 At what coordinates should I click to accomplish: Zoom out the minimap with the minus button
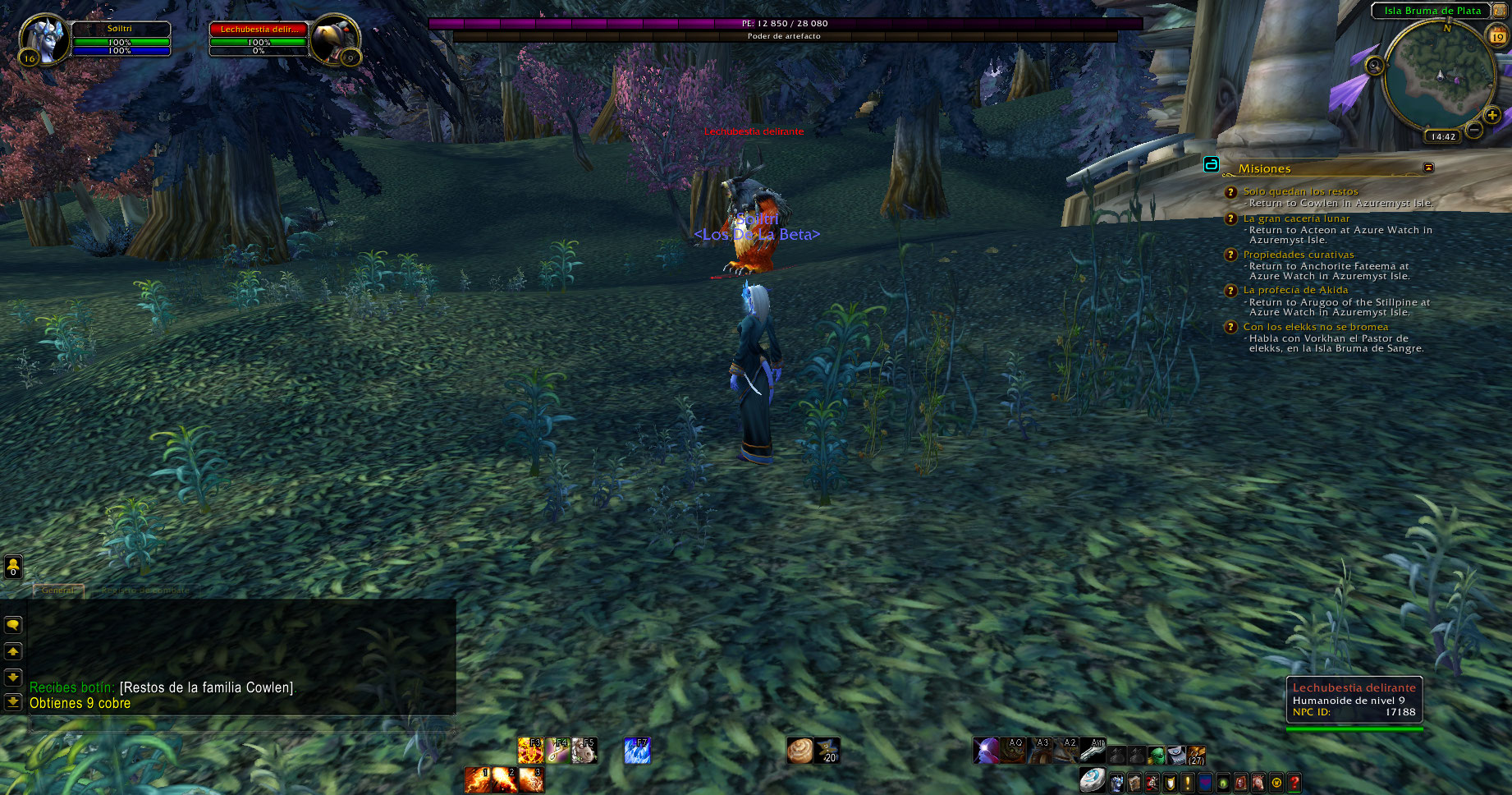(x=1474, y=130)
